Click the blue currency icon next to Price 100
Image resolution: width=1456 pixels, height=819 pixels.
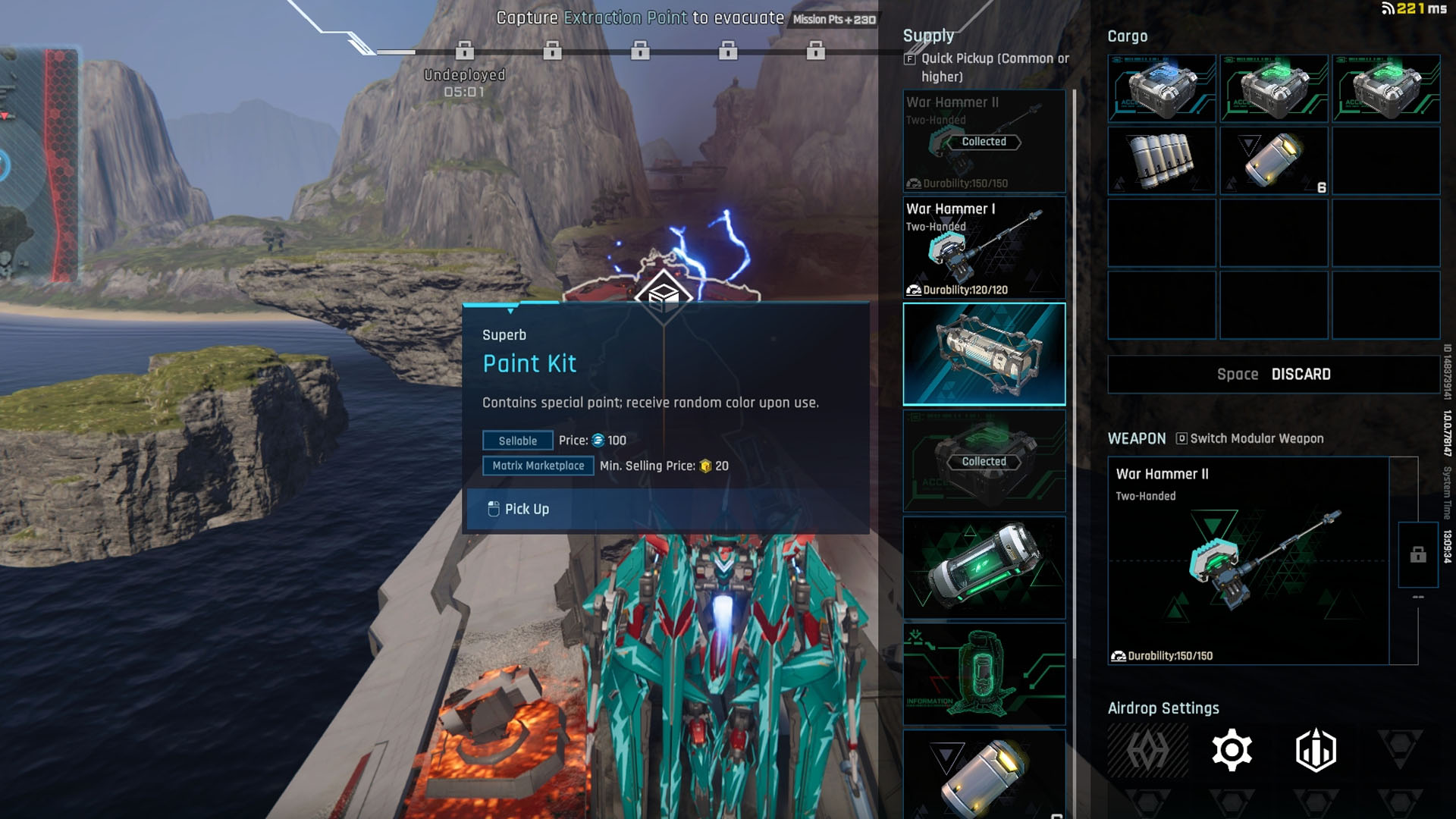coord(598,441)
